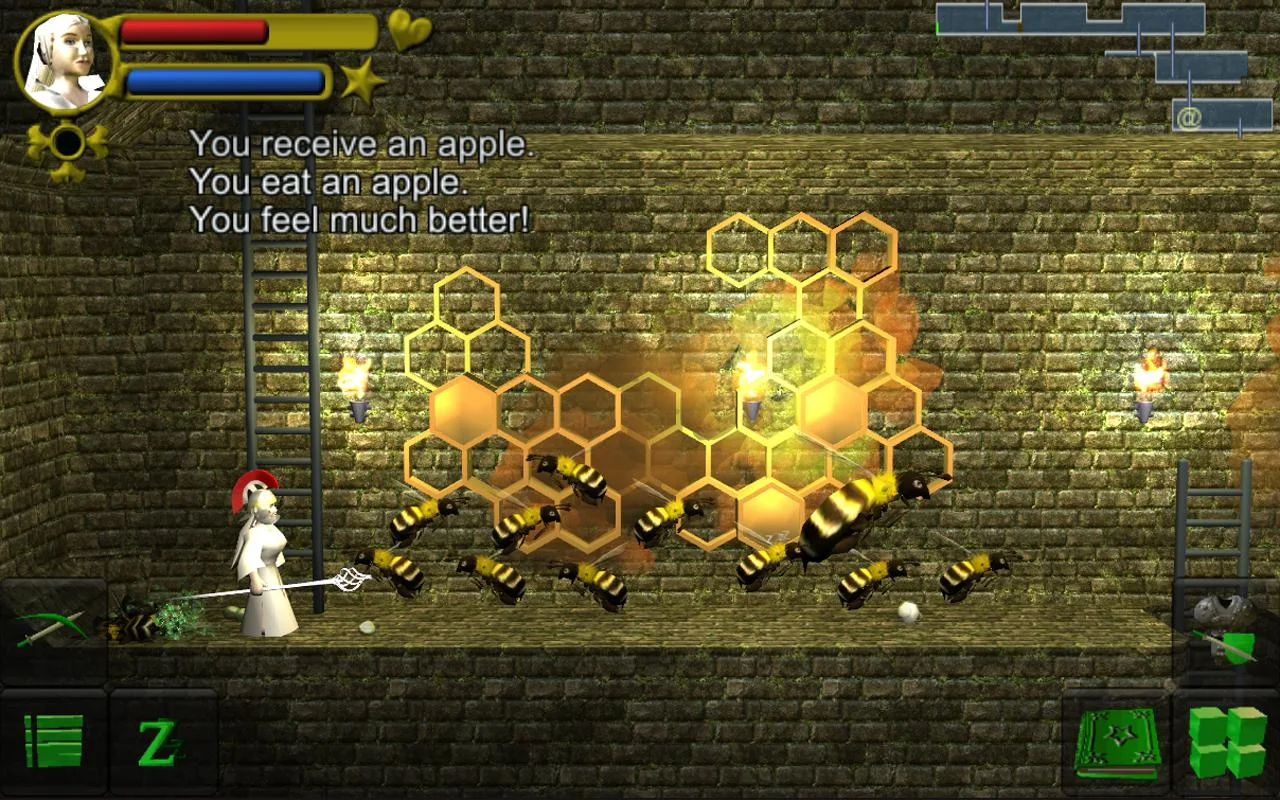Open the green list menu
Screen dimensions: 1280x800
click(53, 742)
